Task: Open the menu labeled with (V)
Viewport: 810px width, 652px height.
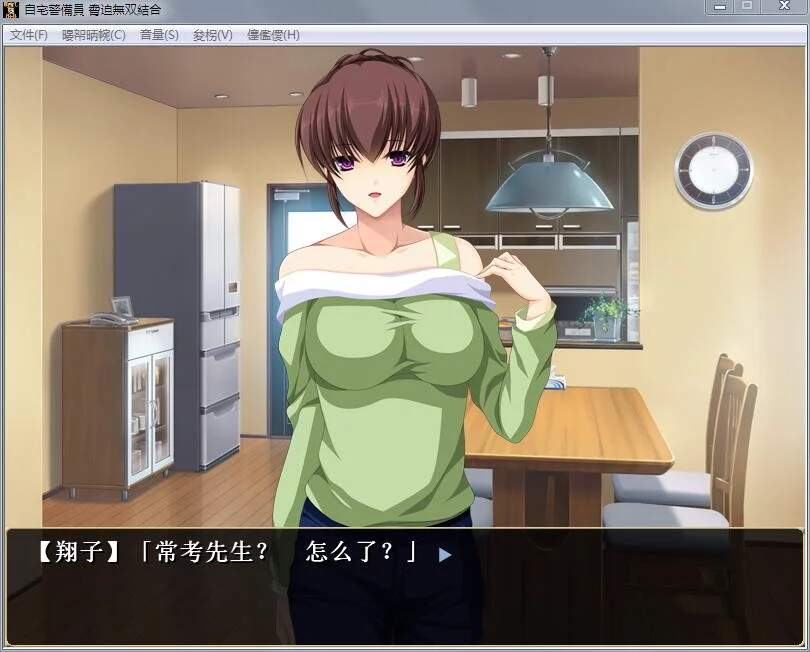Action: (x=212, y=35)
